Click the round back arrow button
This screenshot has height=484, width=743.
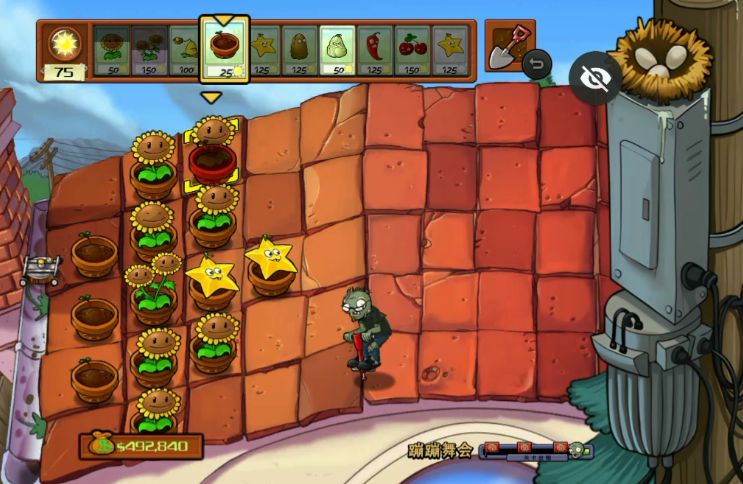[538, 65]
